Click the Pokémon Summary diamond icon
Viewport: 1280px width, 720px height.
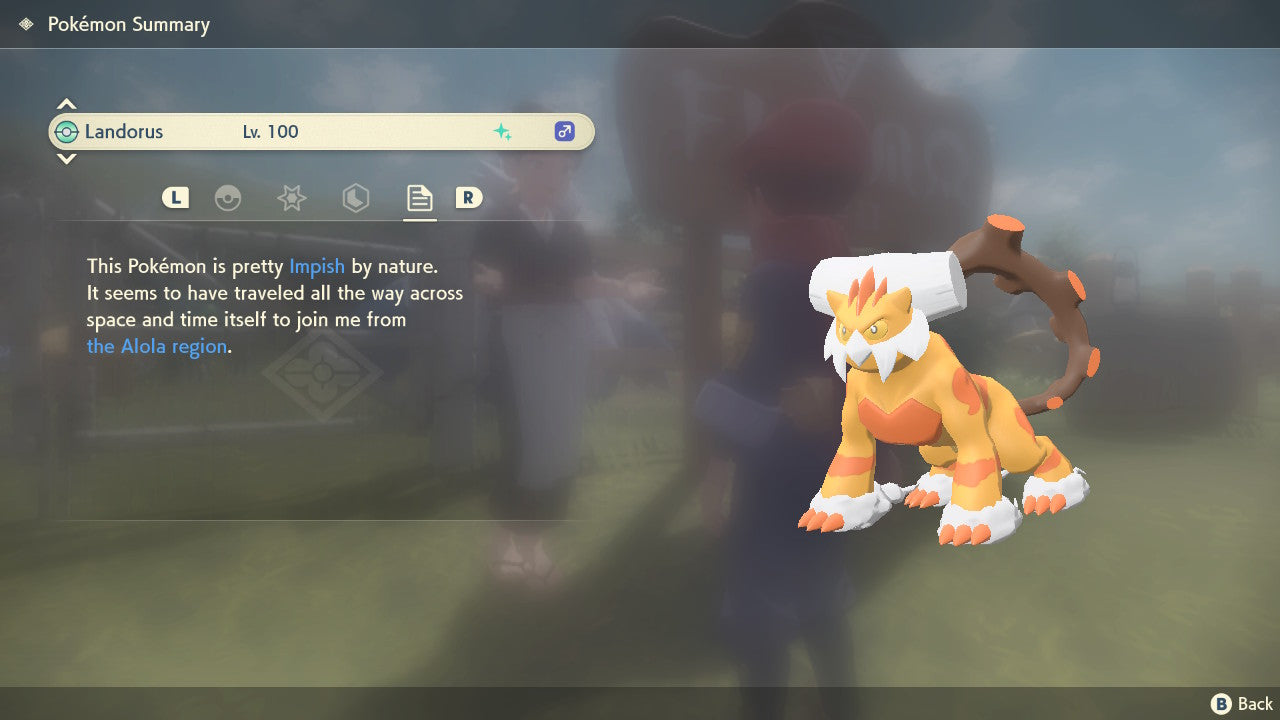(24, 23)
